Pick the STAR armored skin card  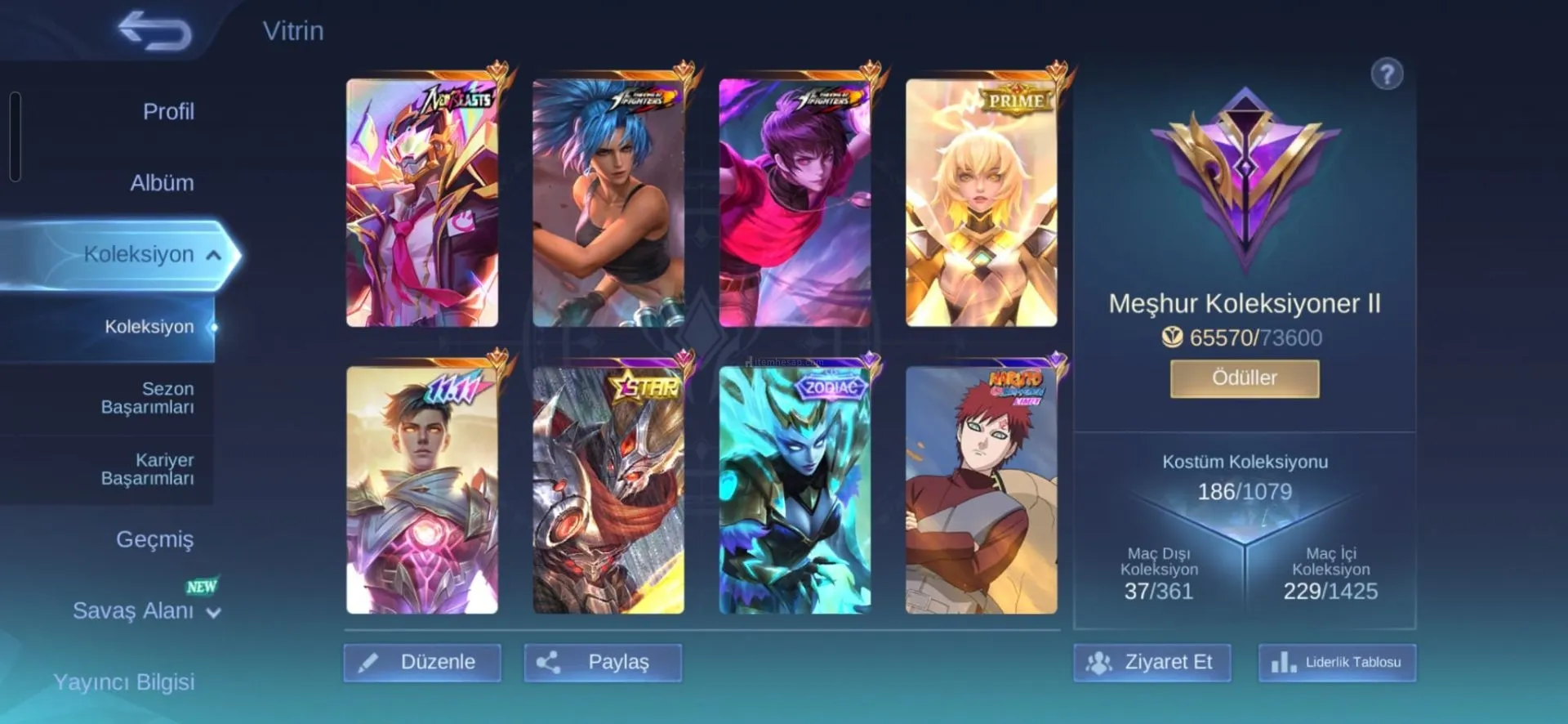[608, 490]
